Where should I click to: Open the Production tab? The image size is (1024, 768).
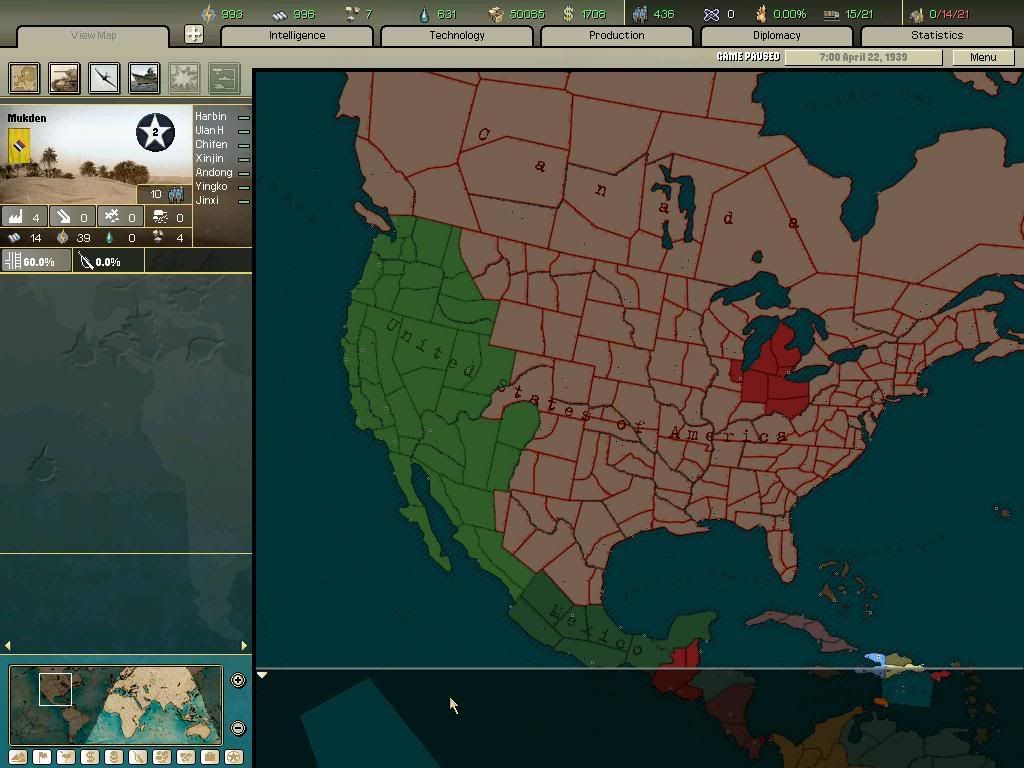tap(616, 36)
